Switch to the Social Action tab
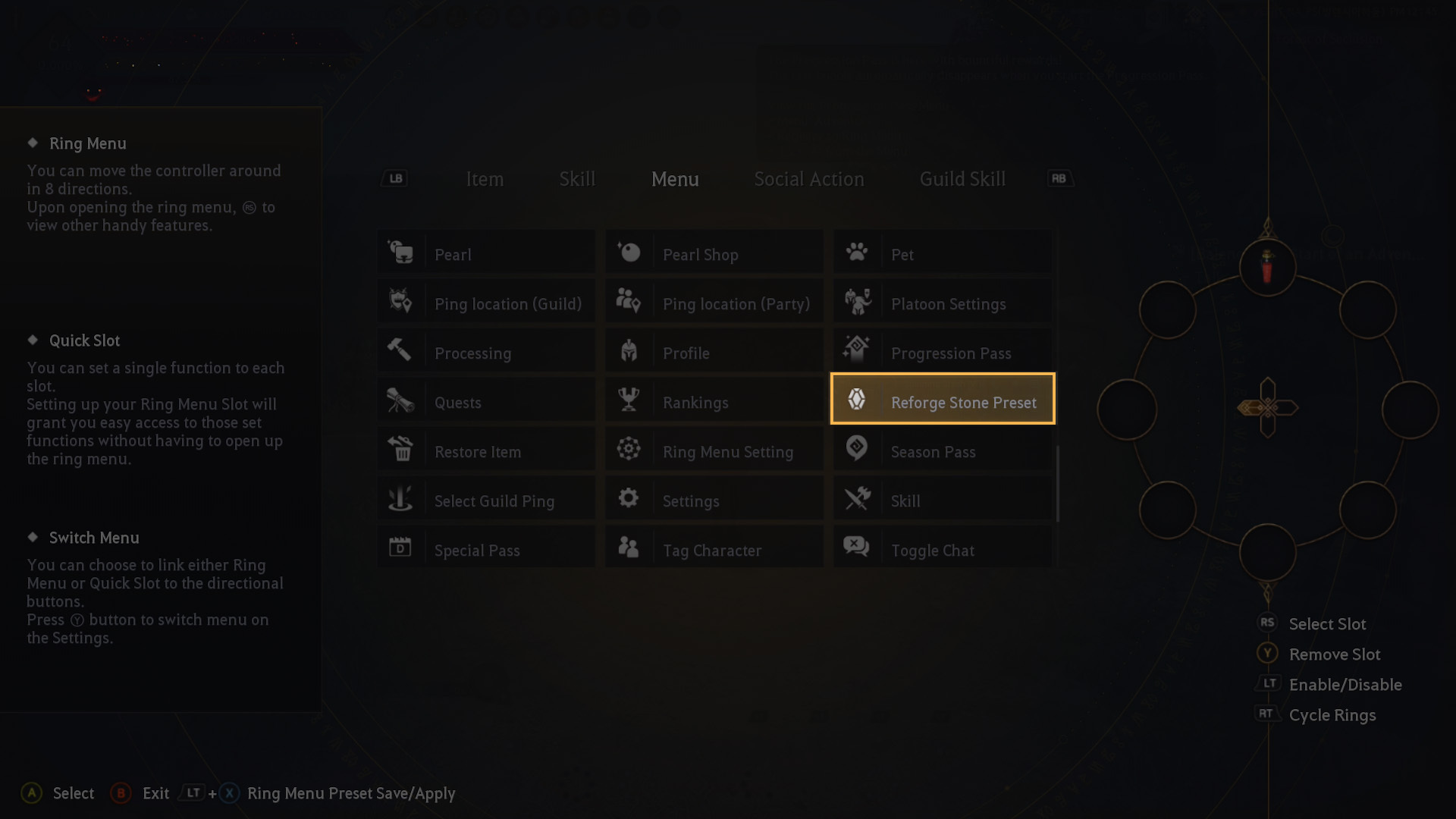This screenshot has width=1456, height=819. pos(808,179)
